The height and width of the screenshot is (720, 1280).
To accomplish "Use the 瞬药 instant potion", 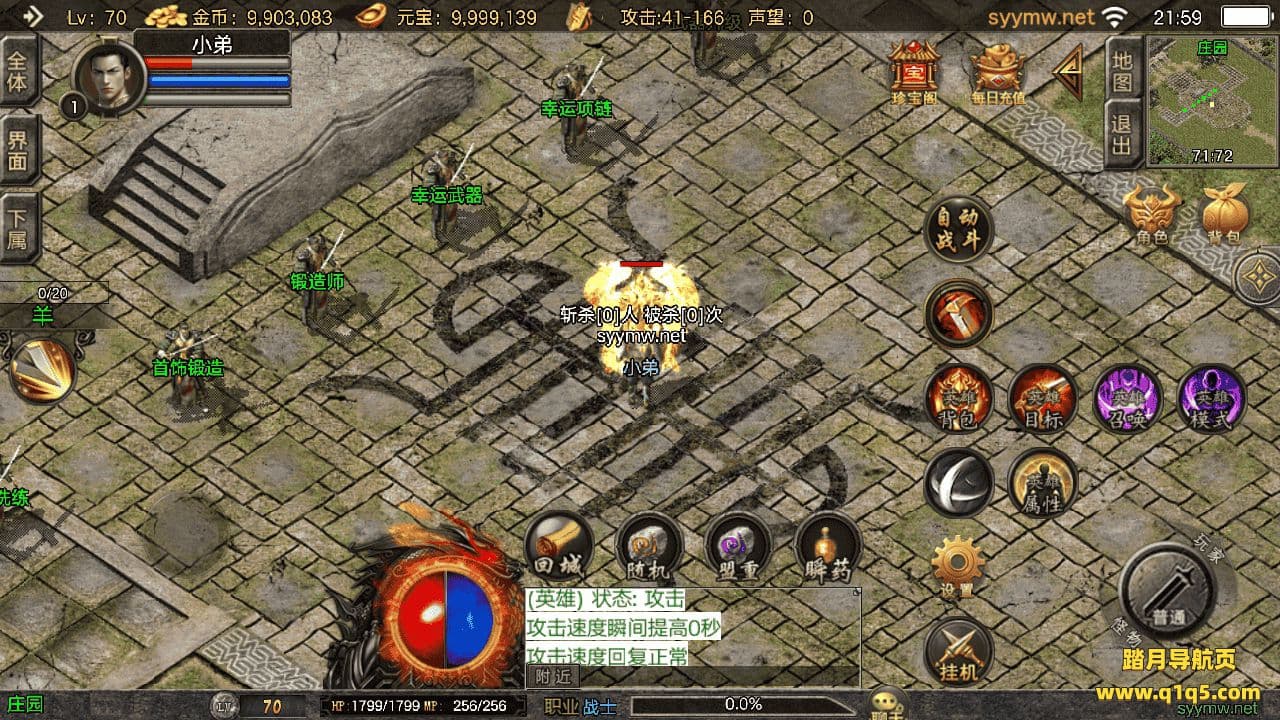I will [x=827, y=548].
